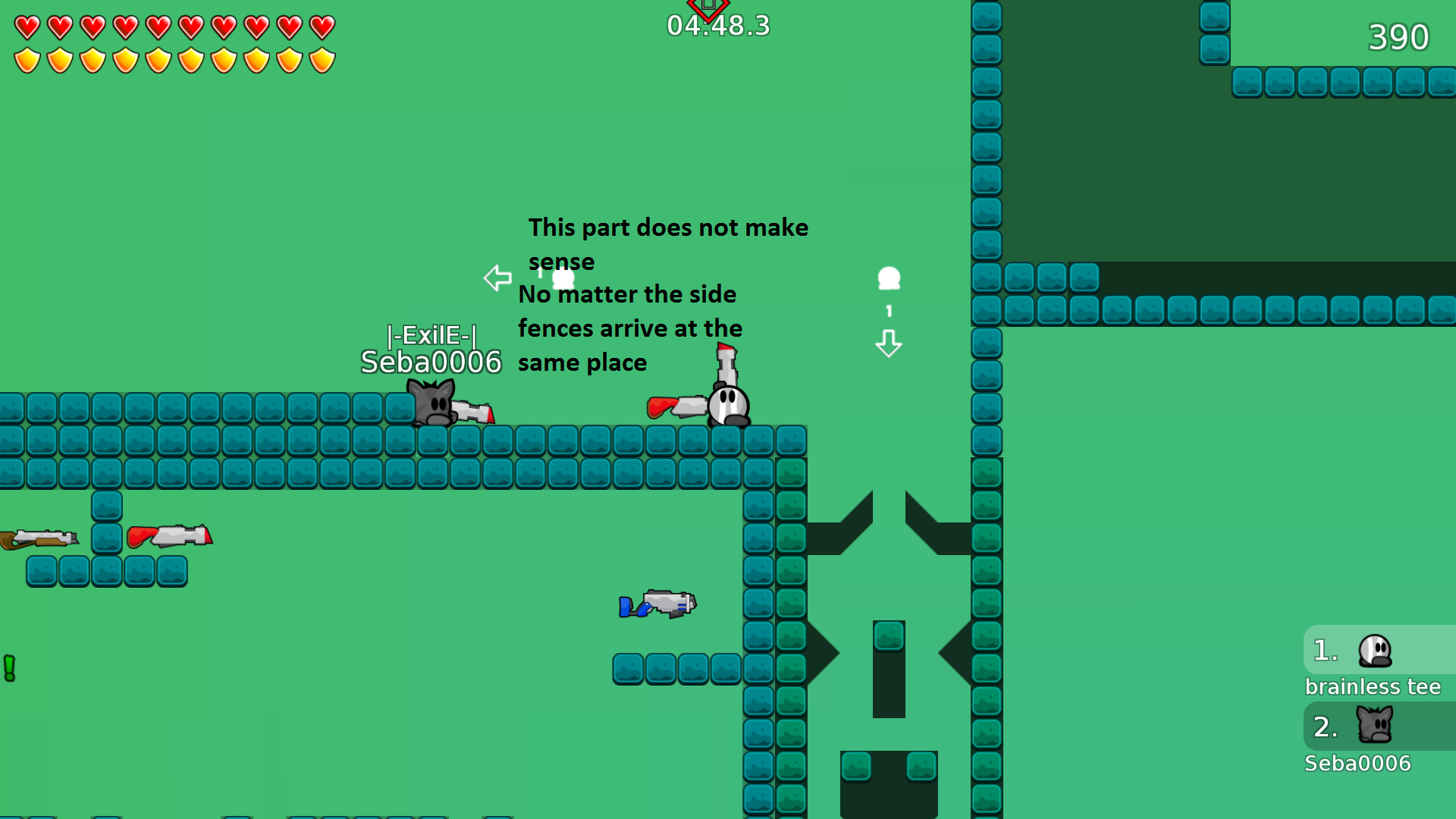
Task: Click the red flag marker above the timer
Action: click(708, 6)
